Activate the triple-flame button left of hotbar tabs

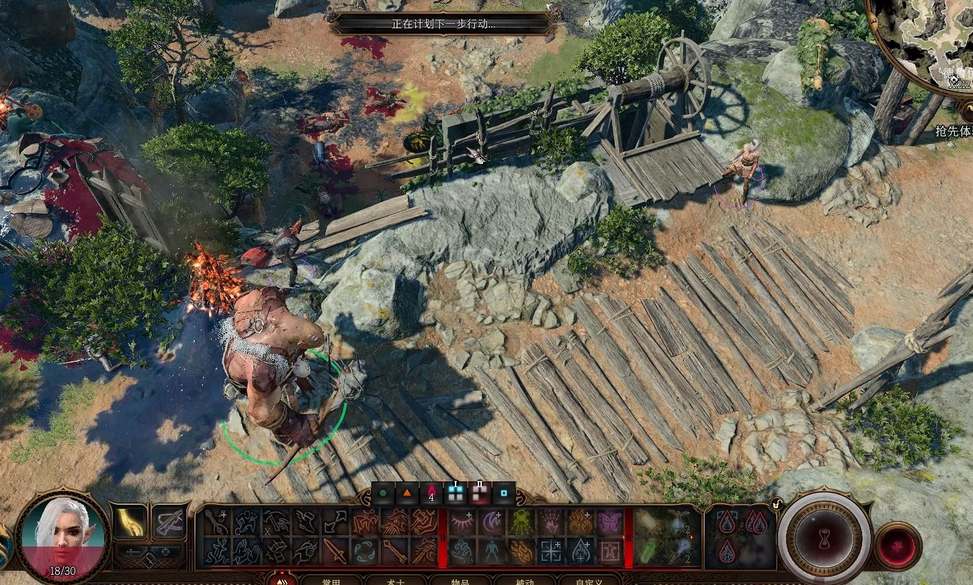pyautogui.click(x=282, y=579)
